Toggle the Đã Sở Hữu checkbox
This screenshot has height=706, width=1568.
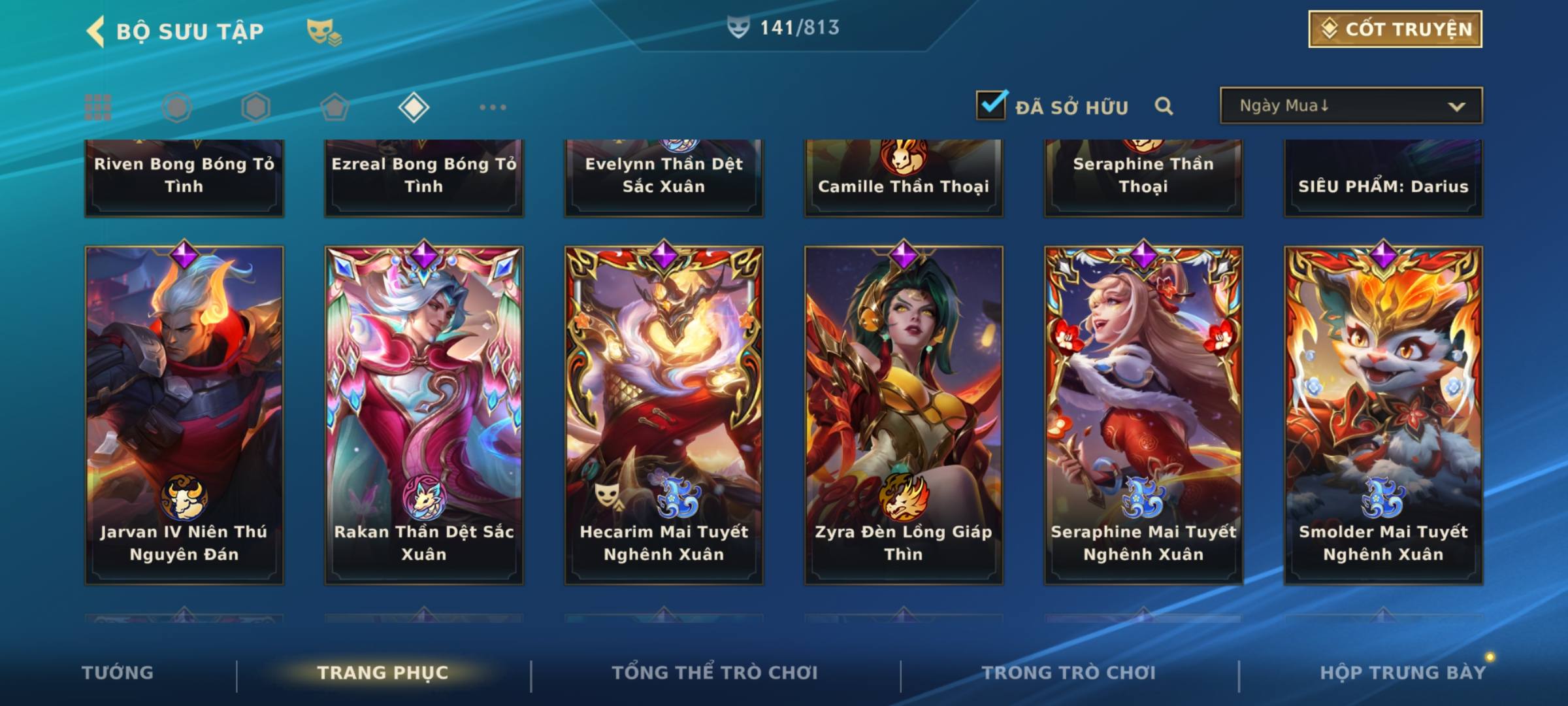[x=991, y=105]
